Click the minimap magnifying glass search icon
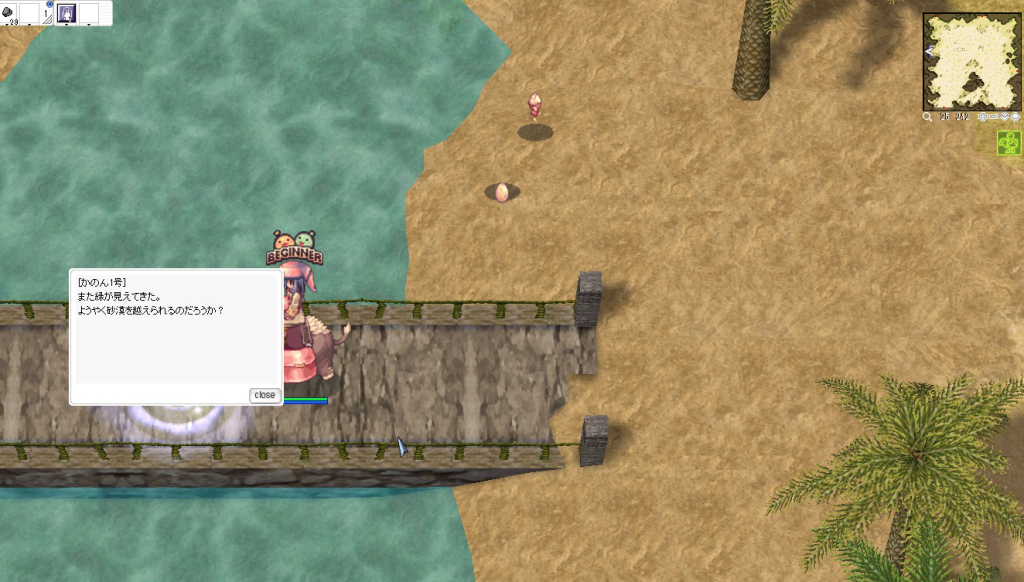Screen dimensions: 1024x582 pos(928,117)
